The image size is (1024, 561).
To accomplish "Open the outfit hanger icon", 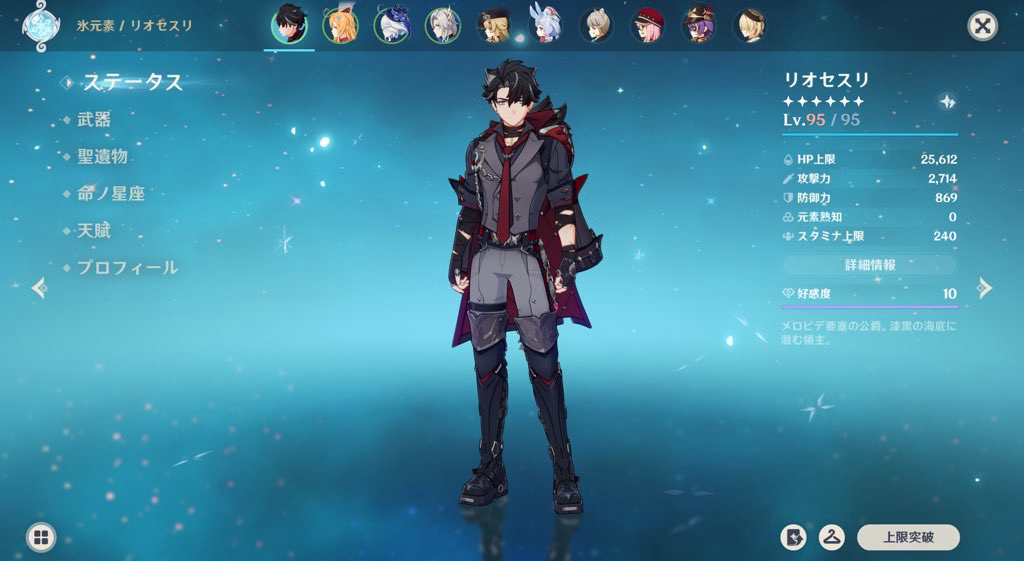I will (x=831, y=537).
